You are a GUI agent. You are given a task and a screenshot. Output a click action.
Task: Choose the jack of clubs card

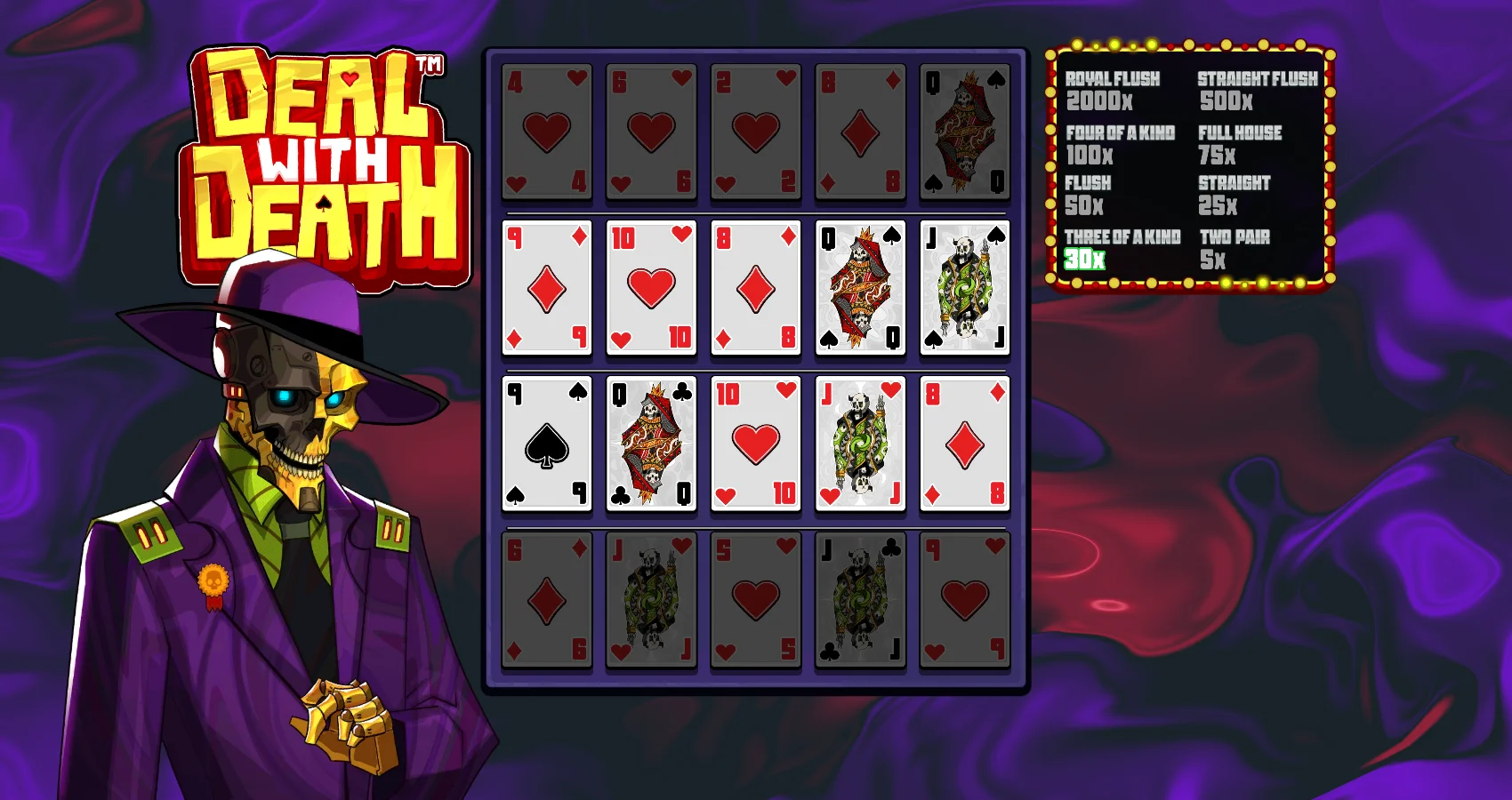tap(860, 600)
